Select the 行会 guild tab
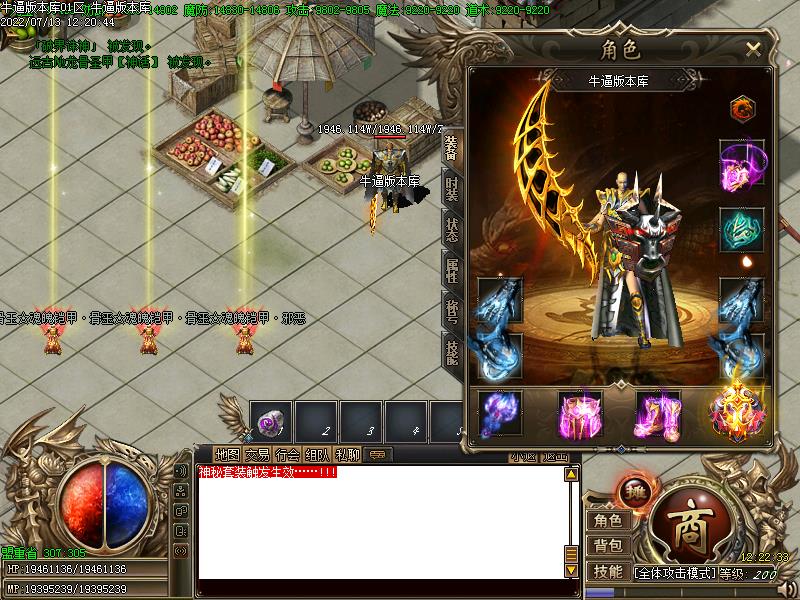Image resolution: width=800 pixels, height=600 pixels. 287,454
